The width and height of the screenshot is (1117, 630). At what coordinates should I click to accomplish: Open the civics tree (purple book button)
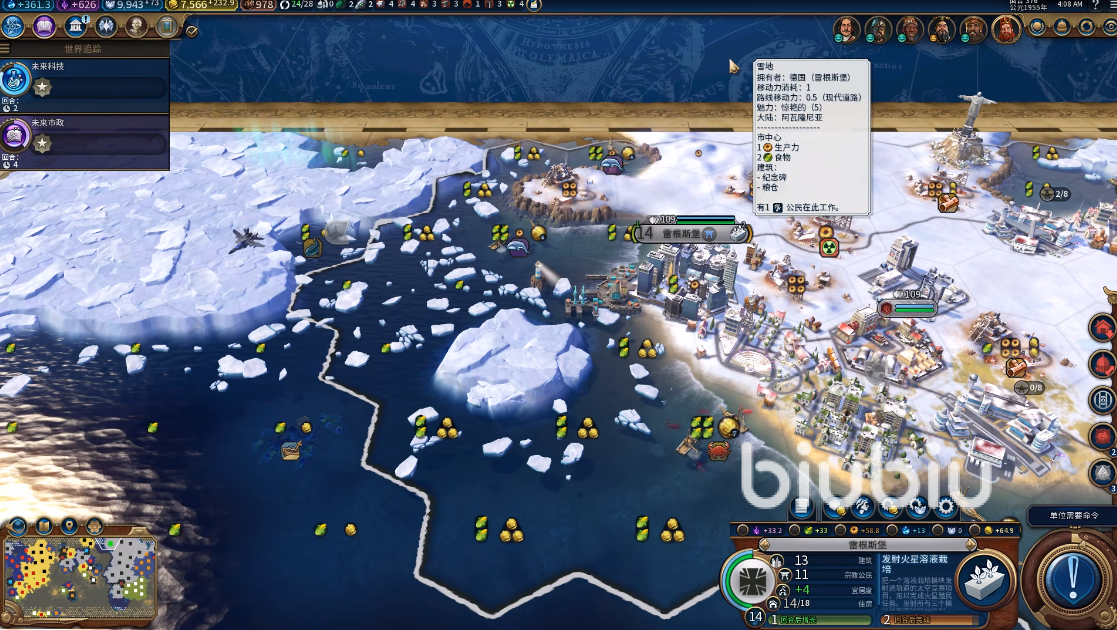[x=44, y=26]
